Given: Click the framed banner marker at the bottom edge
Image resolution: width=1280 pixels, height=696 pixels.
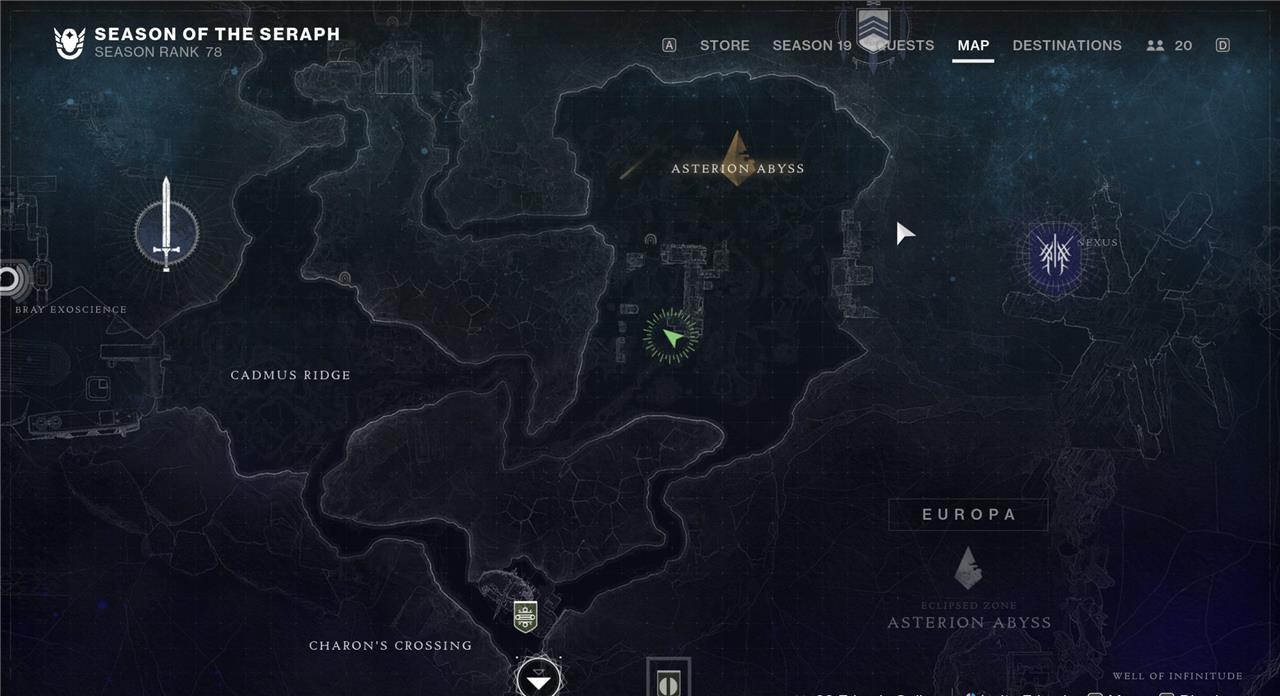Looking at the screenshot, I should (x=667, y=680).
